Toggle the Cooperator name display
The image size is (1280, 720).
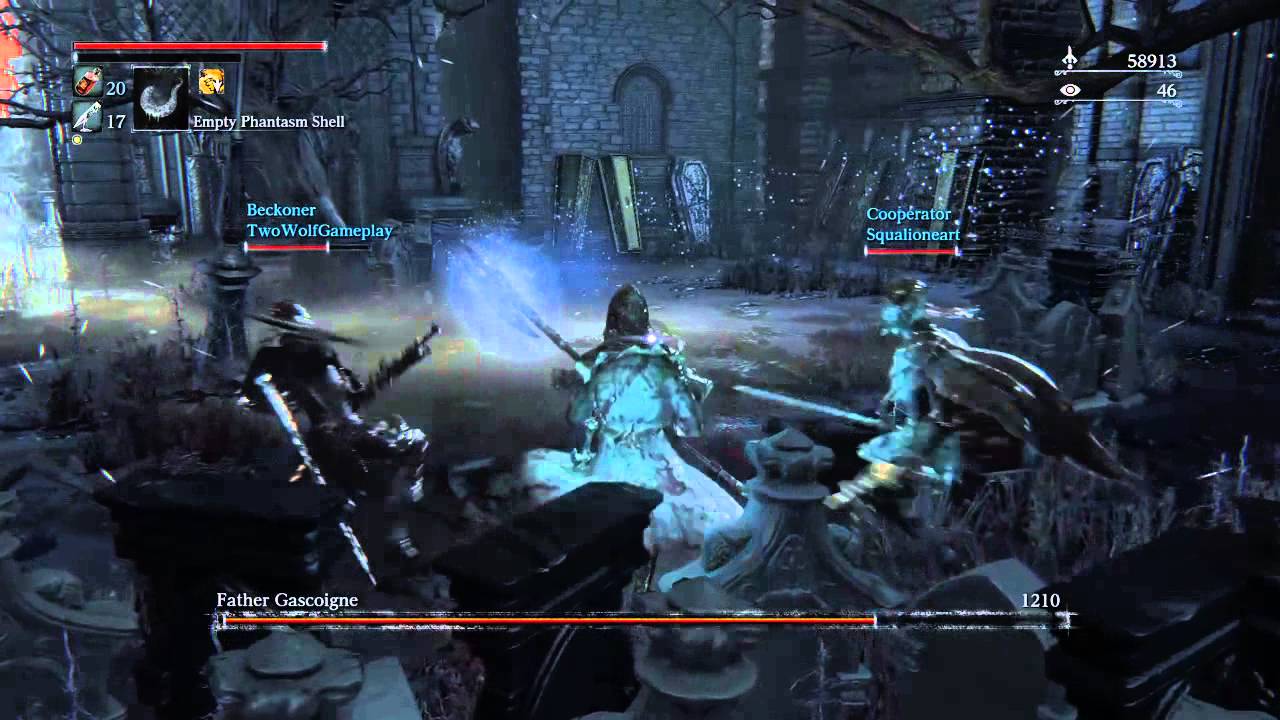(x=910, y=214)
